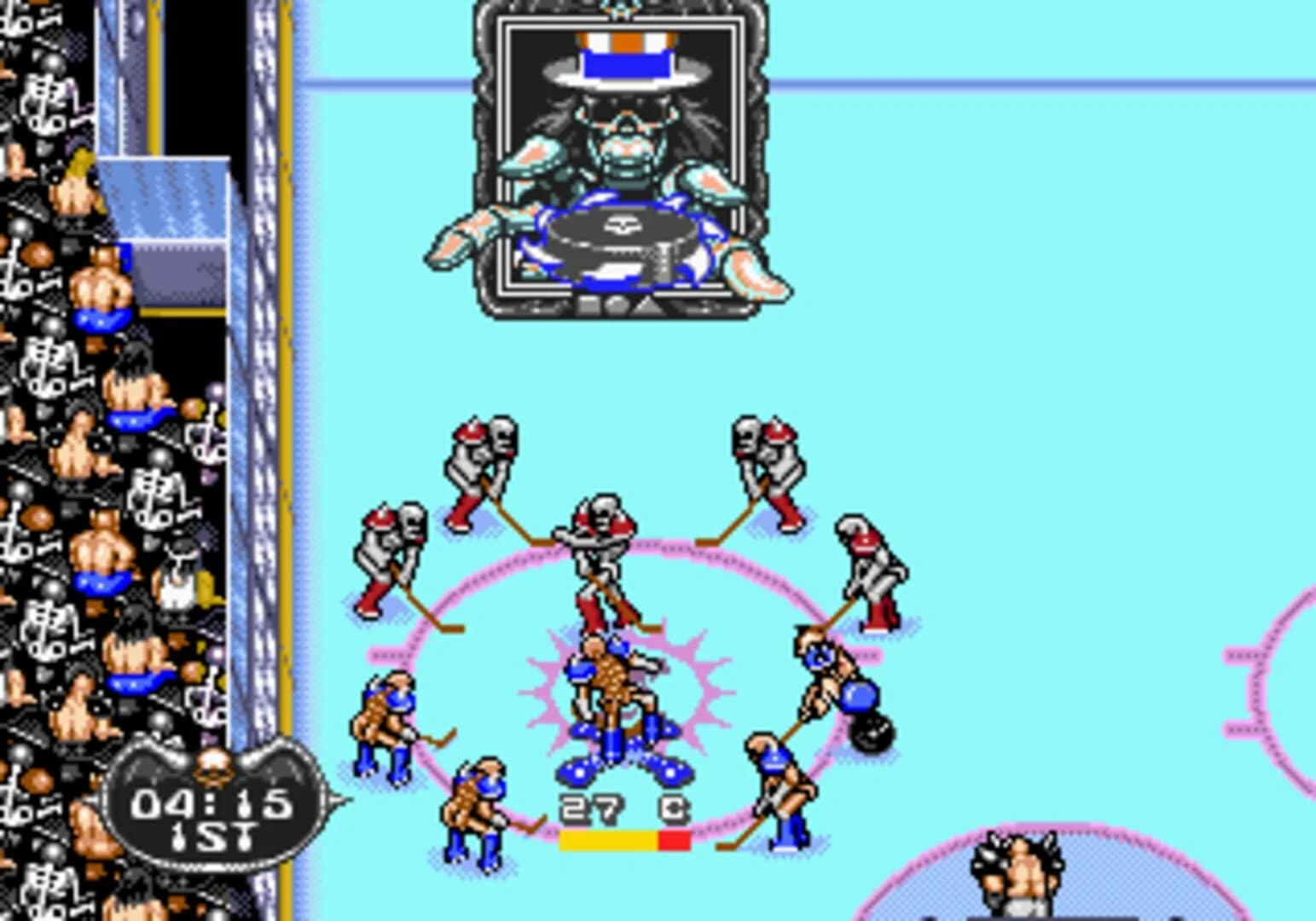Toggle the red segment of the stamina bar
Image resolution: width=1316 pixels, height=921 pixels.
[673, 840]
